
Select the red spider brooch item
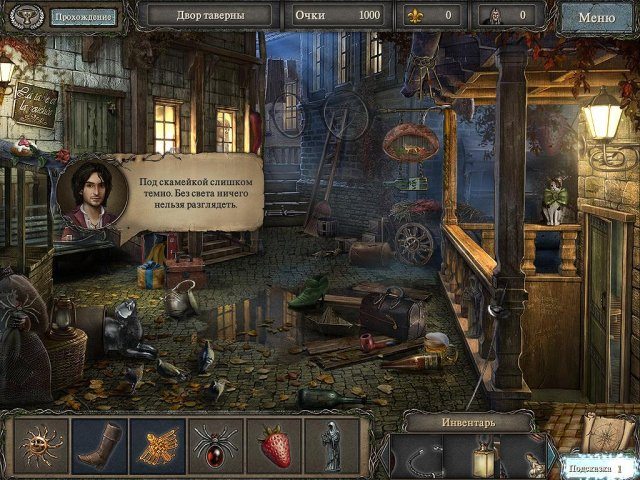214,444
